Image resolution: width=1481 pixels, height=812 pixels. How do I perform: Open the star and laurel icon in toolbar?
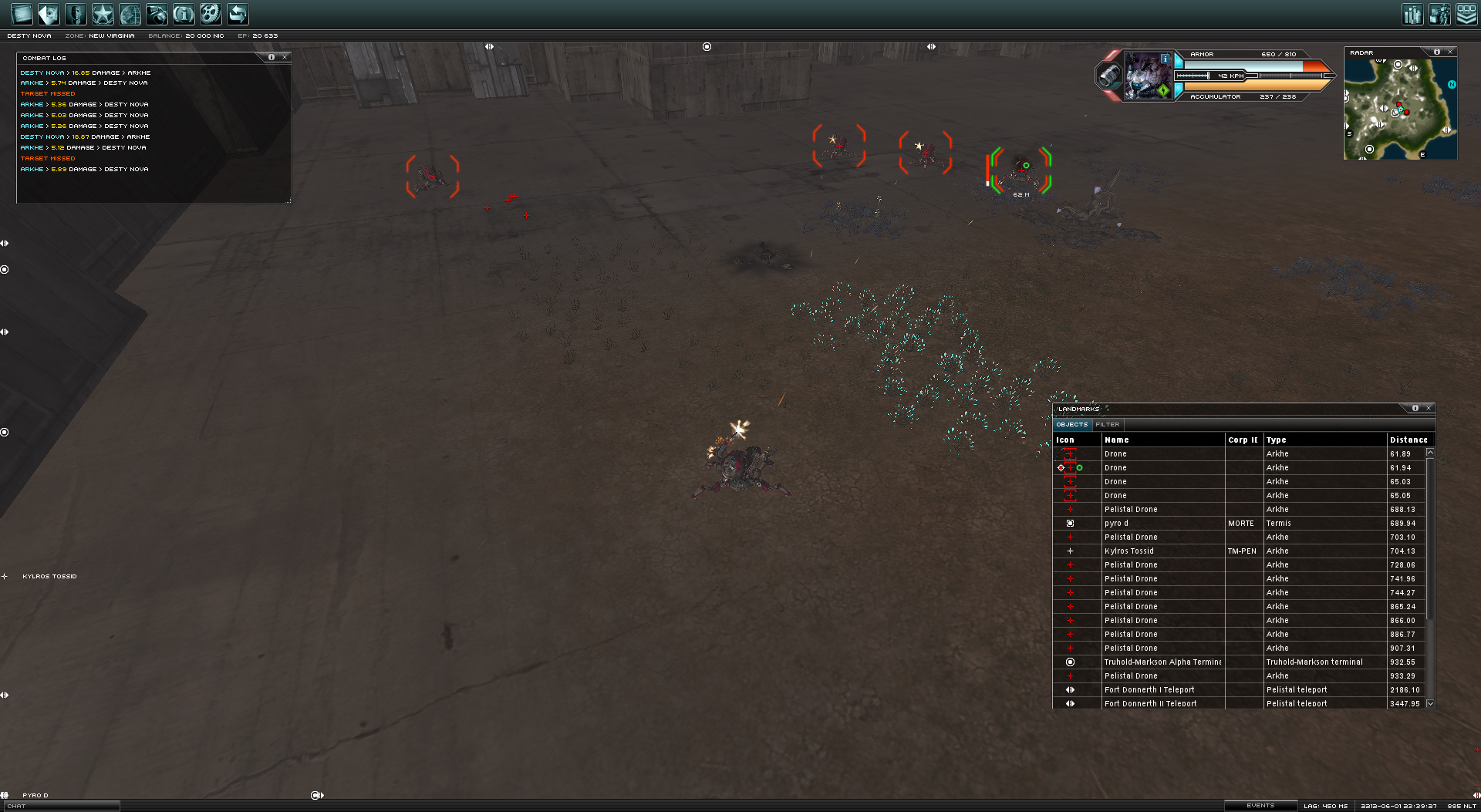pos(103,14)
